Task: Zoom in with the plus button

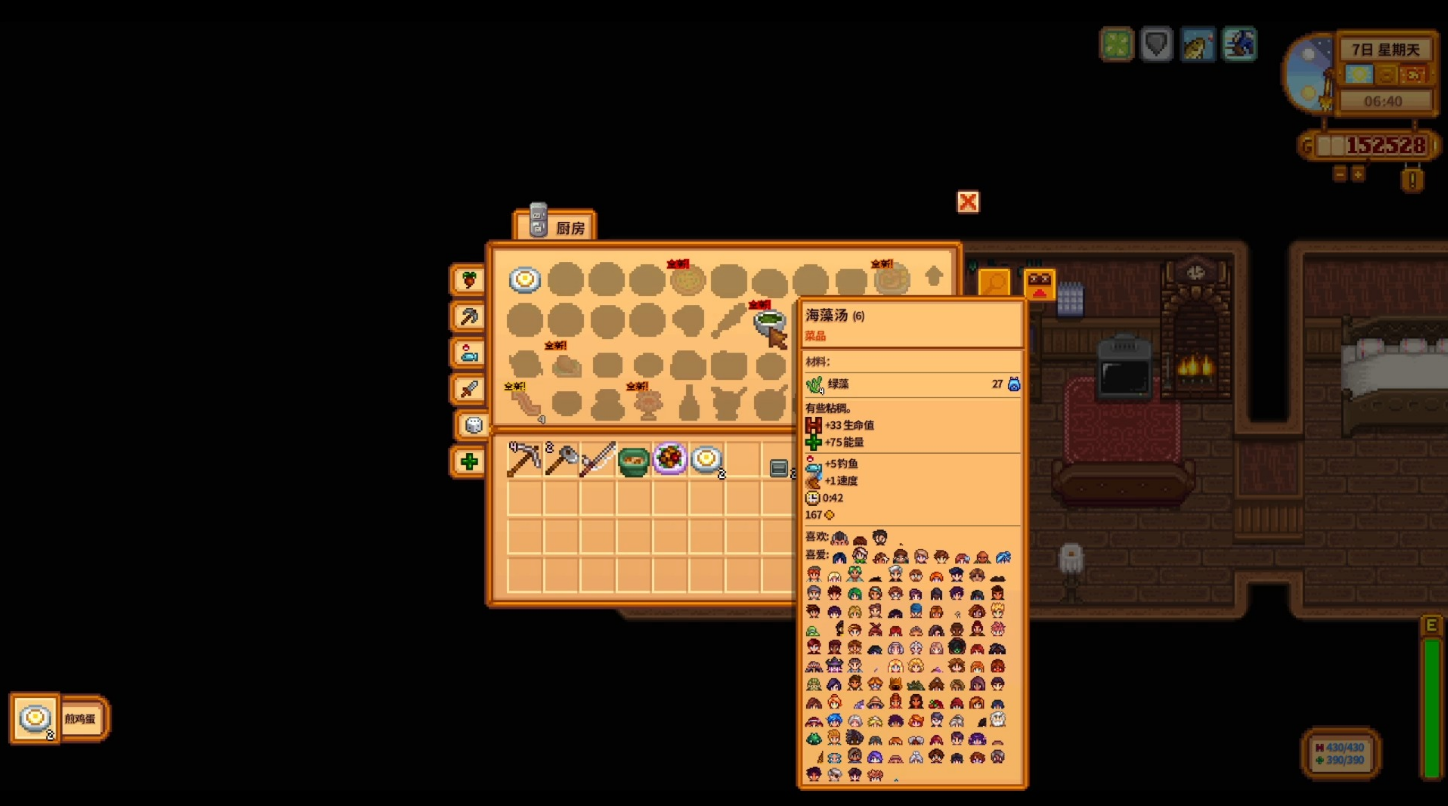Action: 1358,174
